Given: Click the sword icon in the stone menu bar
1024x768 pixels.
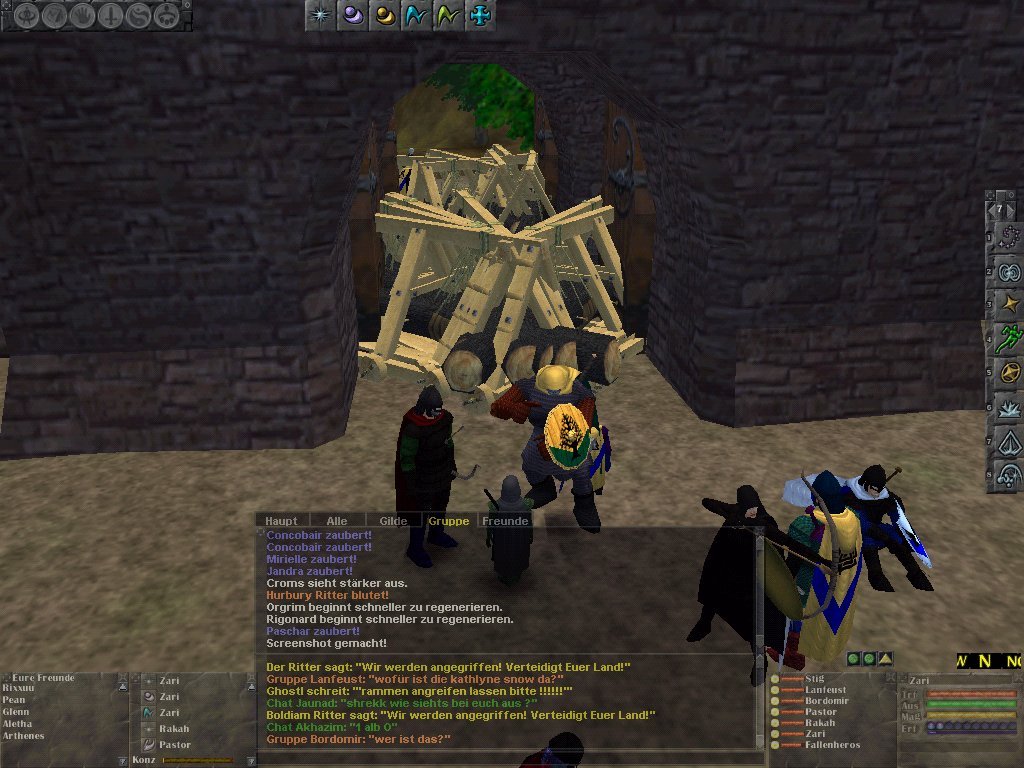Looking at the screenshot, I should (x=111, y=15).
